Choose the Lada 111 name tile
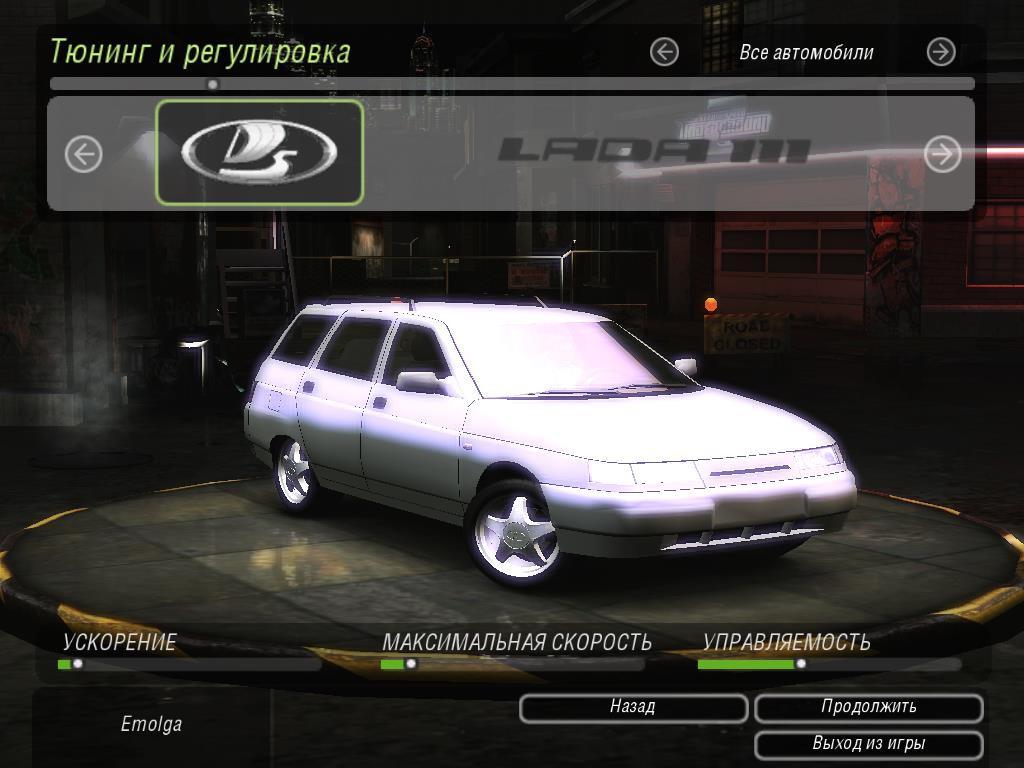Viewport: 1024px width, 768px height. point(654,152)
